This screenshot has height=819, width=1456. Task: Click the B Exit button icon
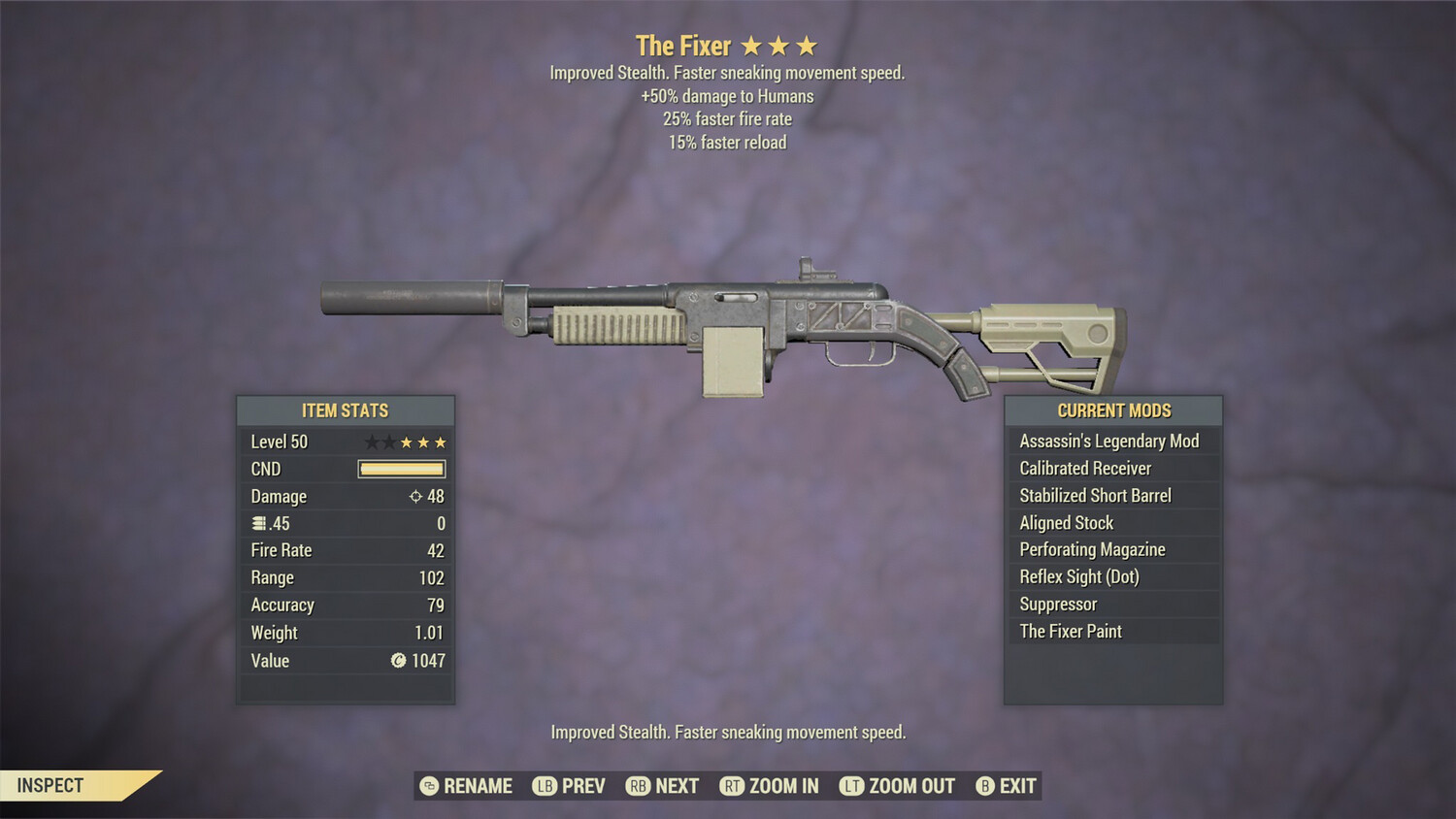[986, 786]
